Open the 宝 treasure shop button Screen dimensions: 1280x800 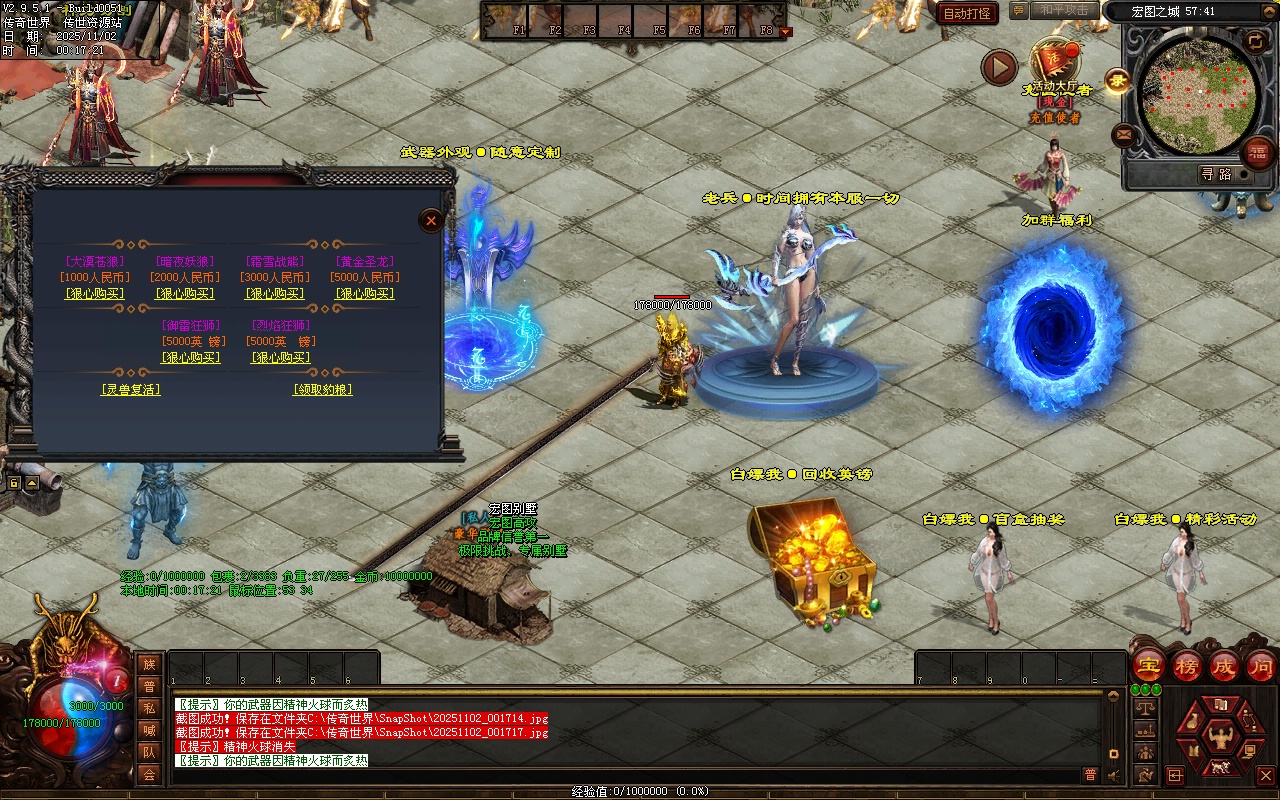[x=1149, y=666]
